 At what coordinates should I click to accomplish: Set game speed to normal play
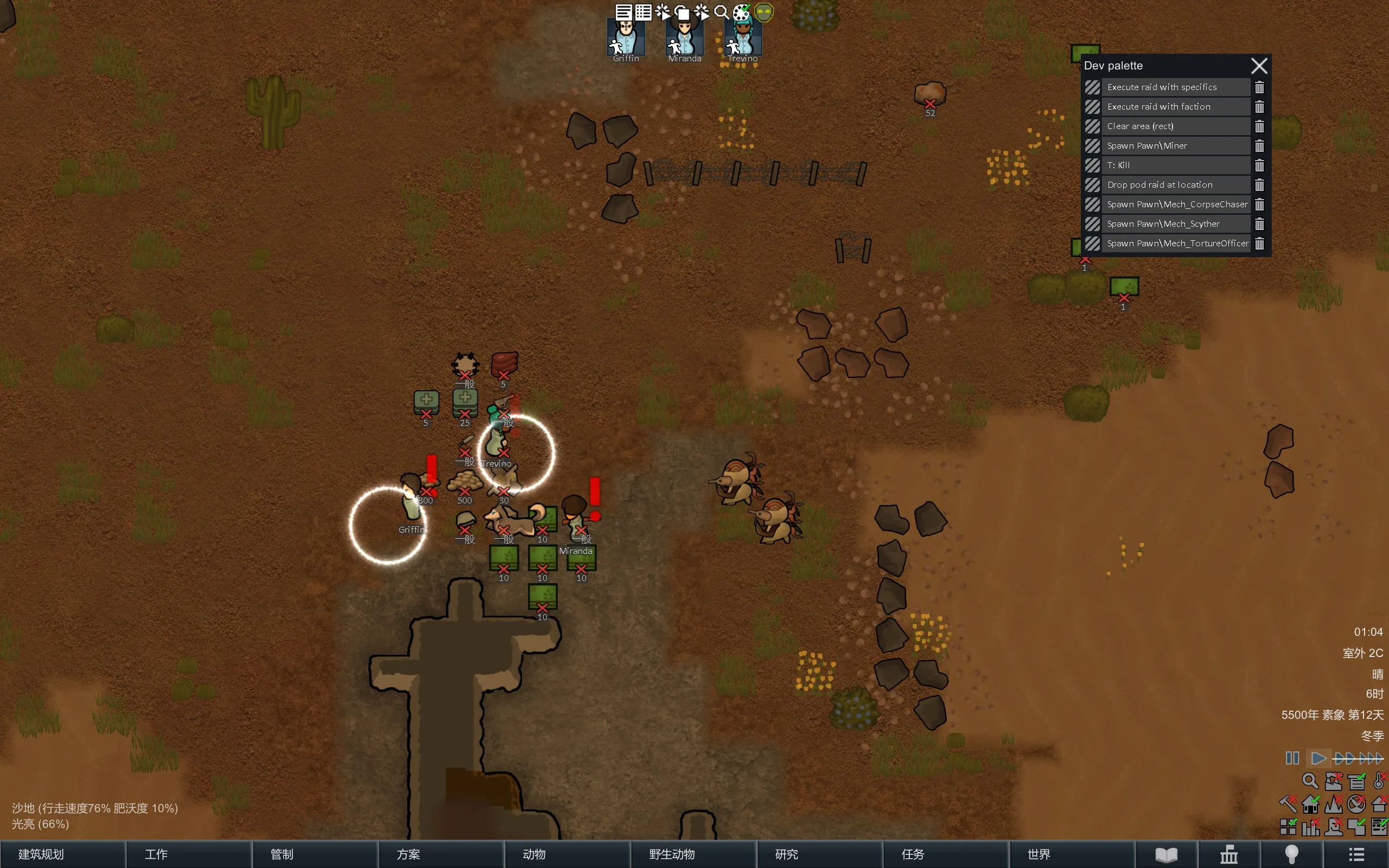click(x=1318, y=758)
